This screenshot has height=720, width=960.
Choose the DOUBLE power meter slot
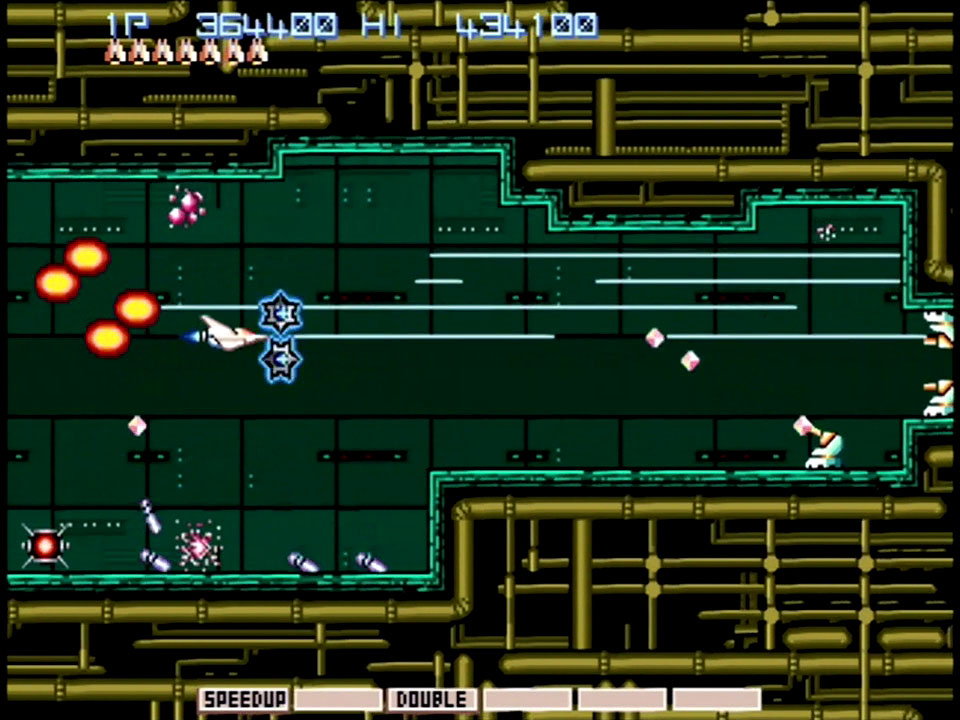tap(432, 699)
